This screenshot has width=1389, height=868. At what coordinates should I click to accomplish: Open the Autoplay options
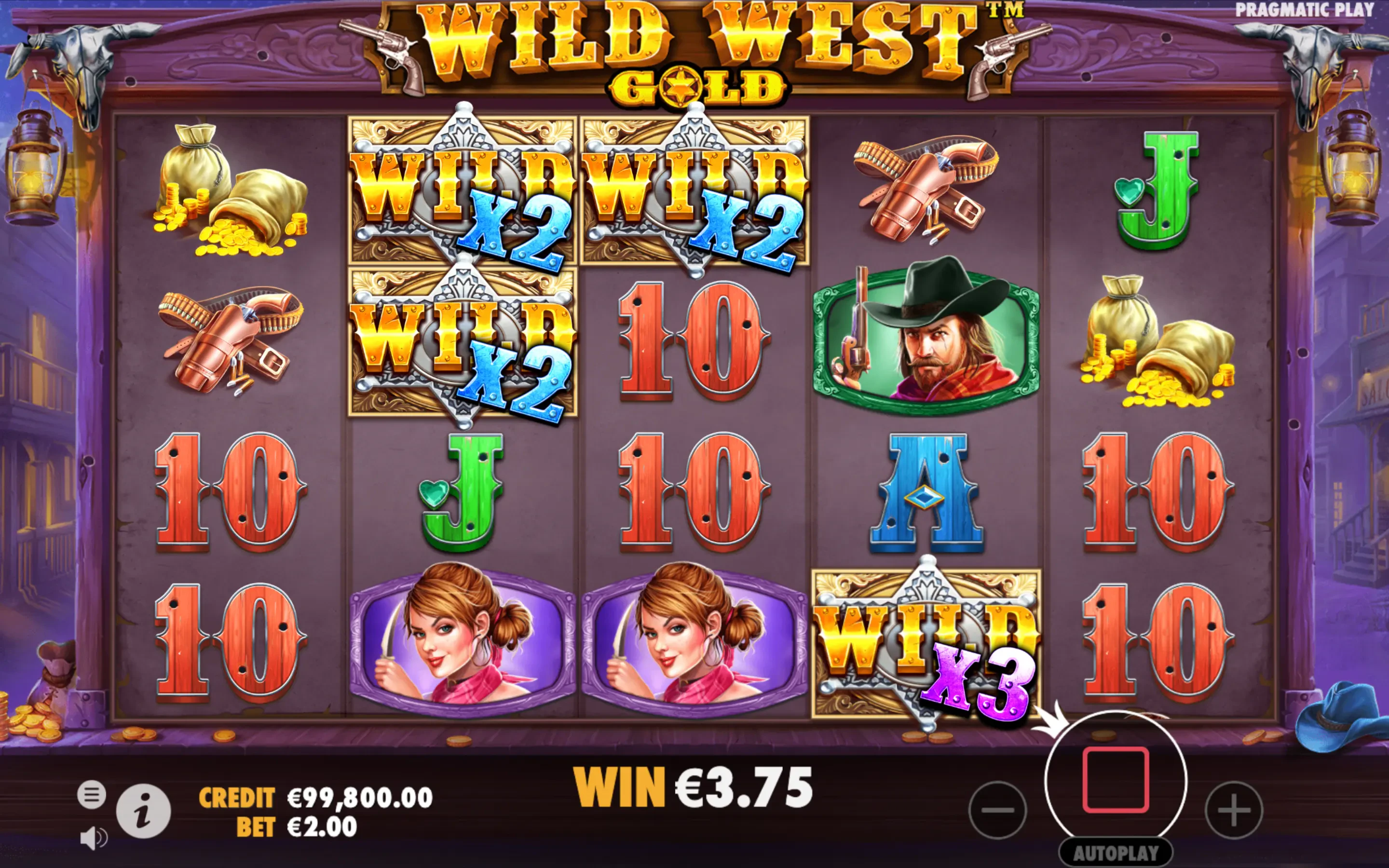[x=1116, y=853]
